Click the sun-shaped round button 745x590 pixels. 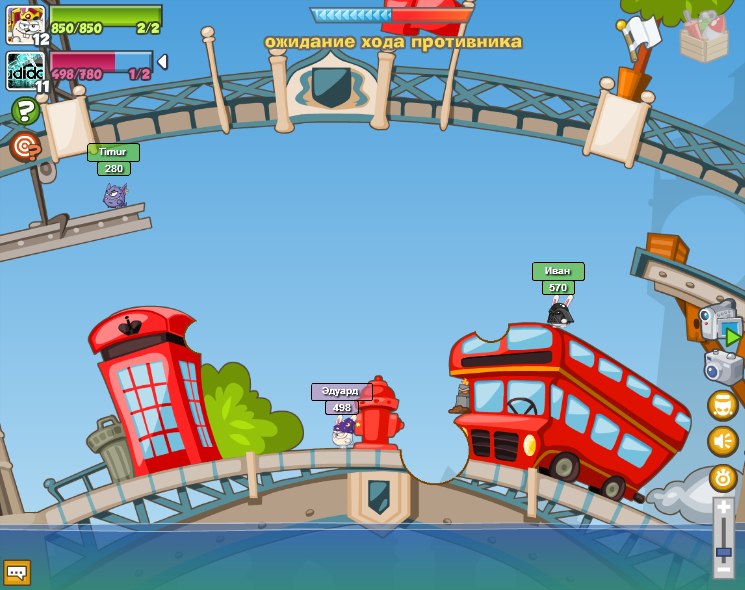[723, 477]
